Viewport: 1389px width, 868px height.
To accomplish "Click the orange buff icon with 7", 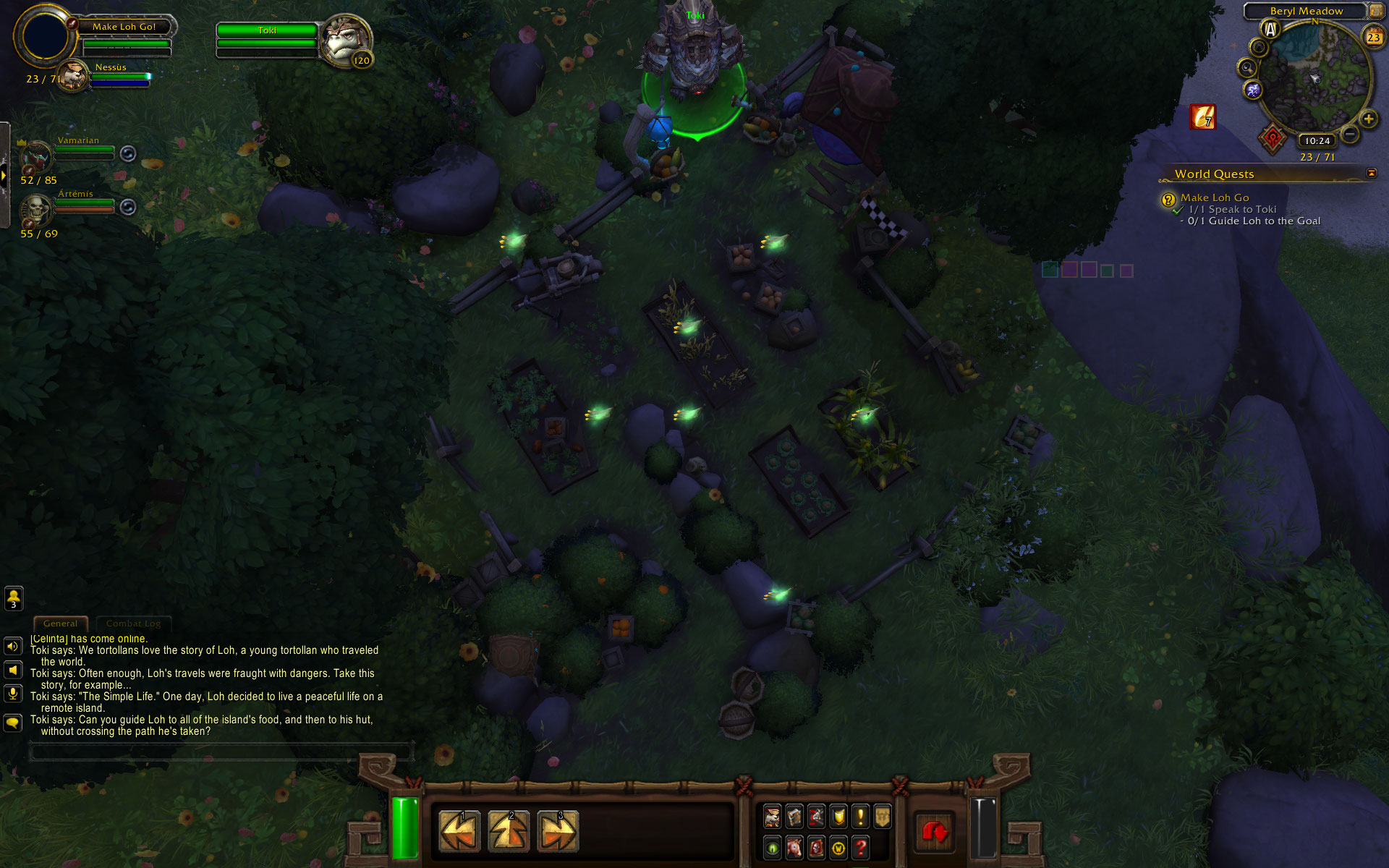I will (1202, 116).
